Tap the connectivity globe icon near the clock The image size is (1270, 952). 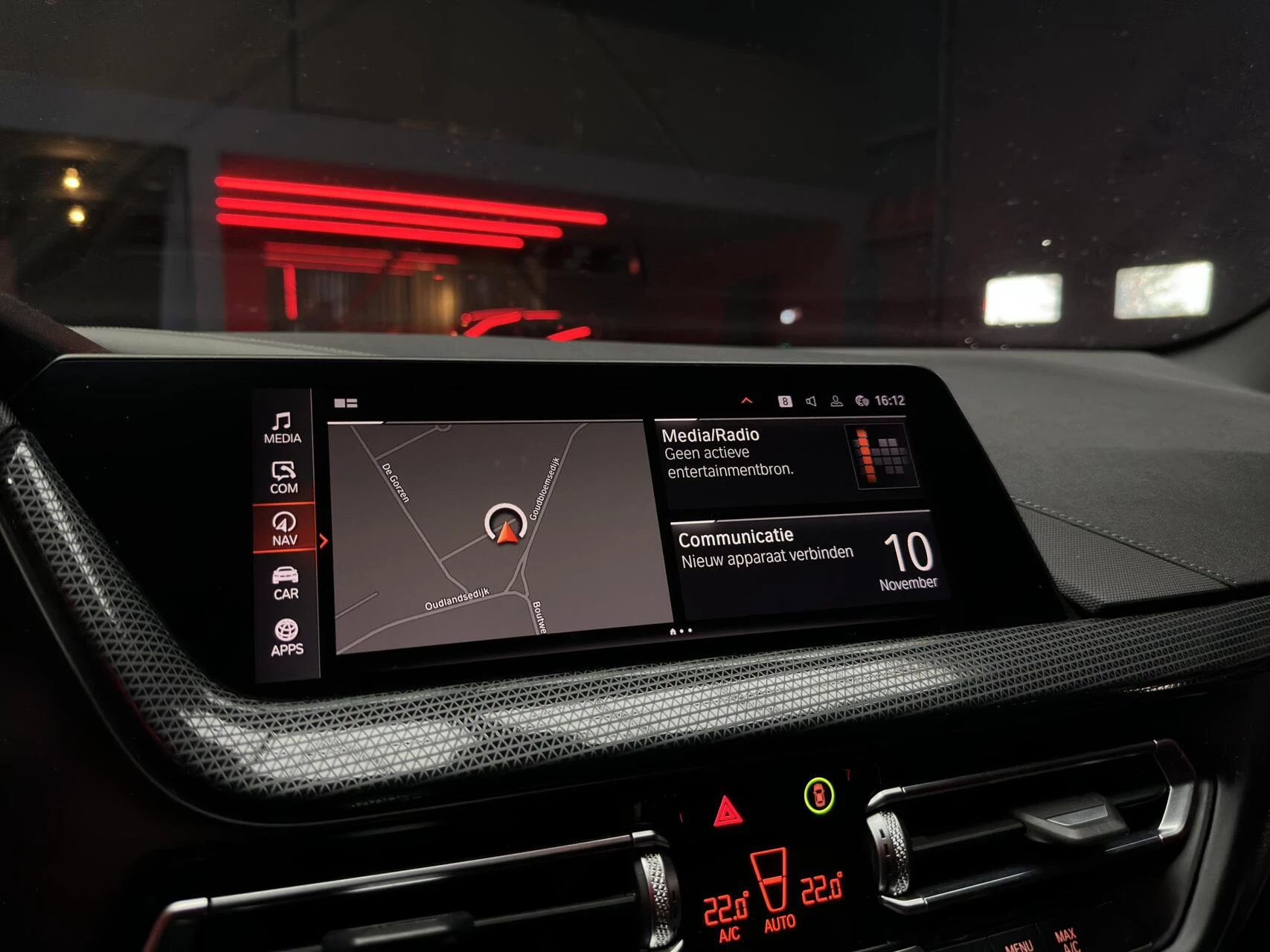[862, 399]
